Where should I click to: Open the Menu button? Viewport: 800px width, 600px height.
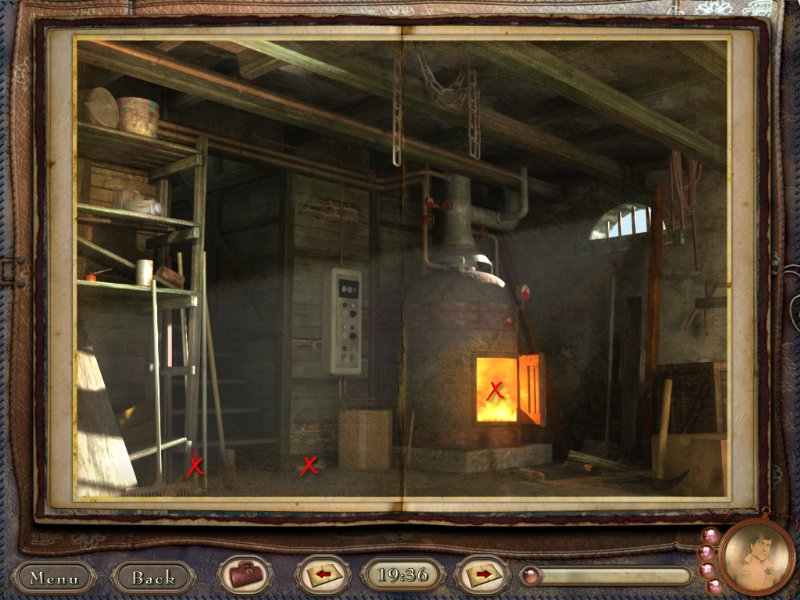click(53, 577)
